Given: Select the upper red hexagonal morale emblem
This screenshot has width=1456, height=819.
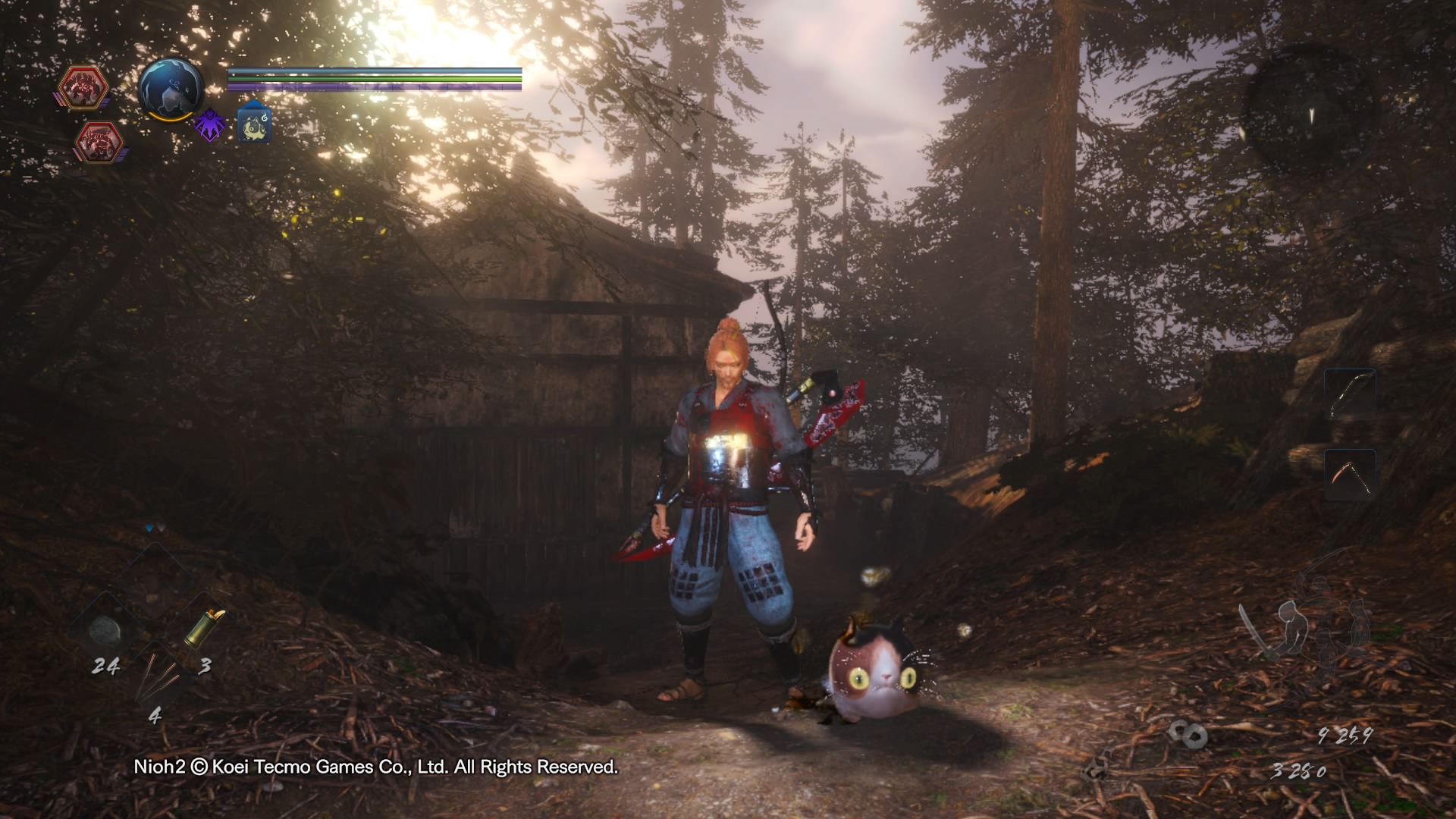Looking at the screenshot, I should (83, 86).
